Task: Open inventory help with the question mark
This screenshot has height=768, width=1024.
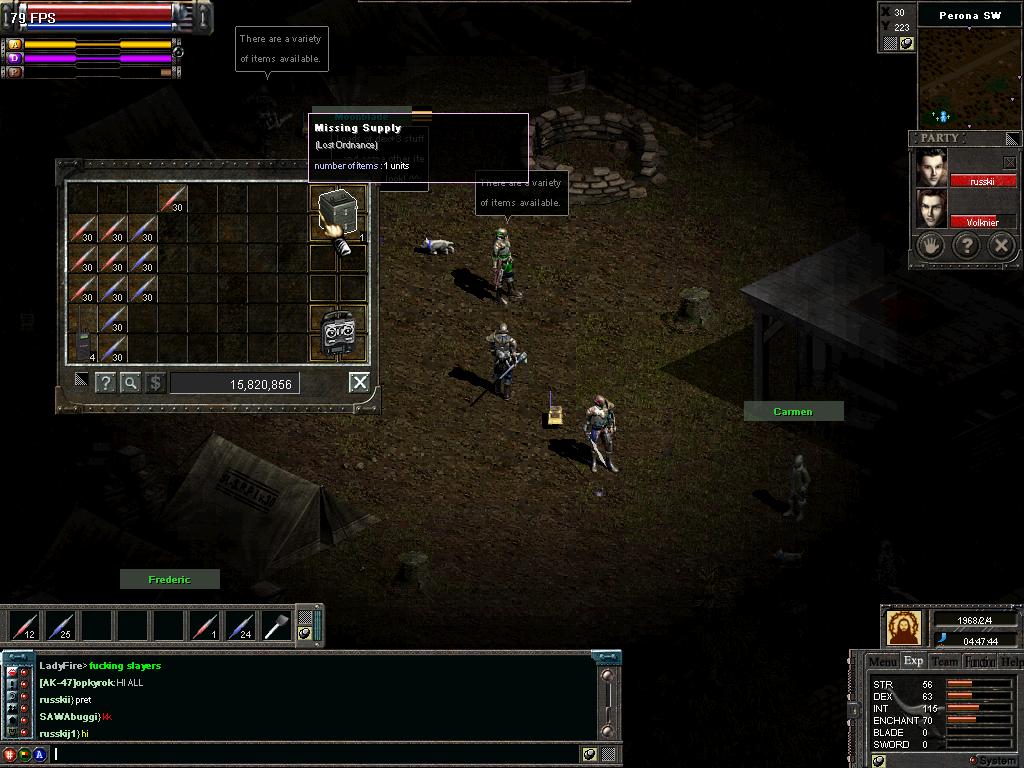Action: coord(105,382)
